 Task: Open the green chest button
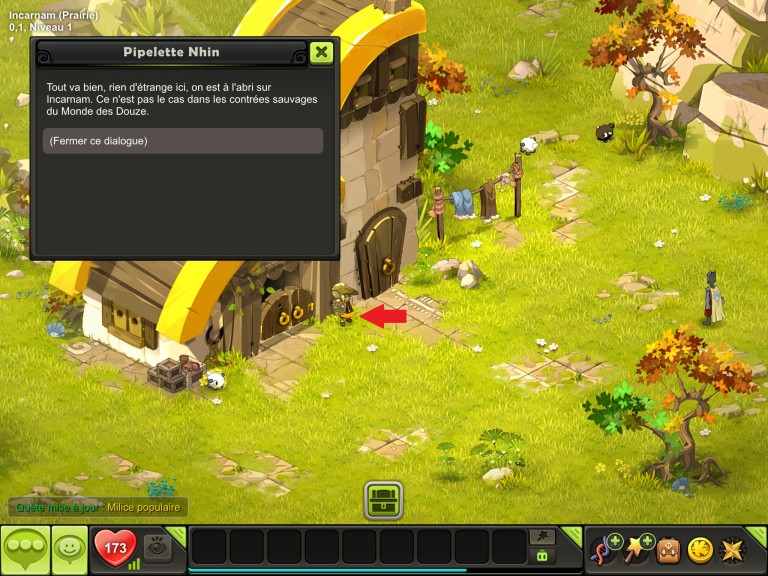pos(384,499)
